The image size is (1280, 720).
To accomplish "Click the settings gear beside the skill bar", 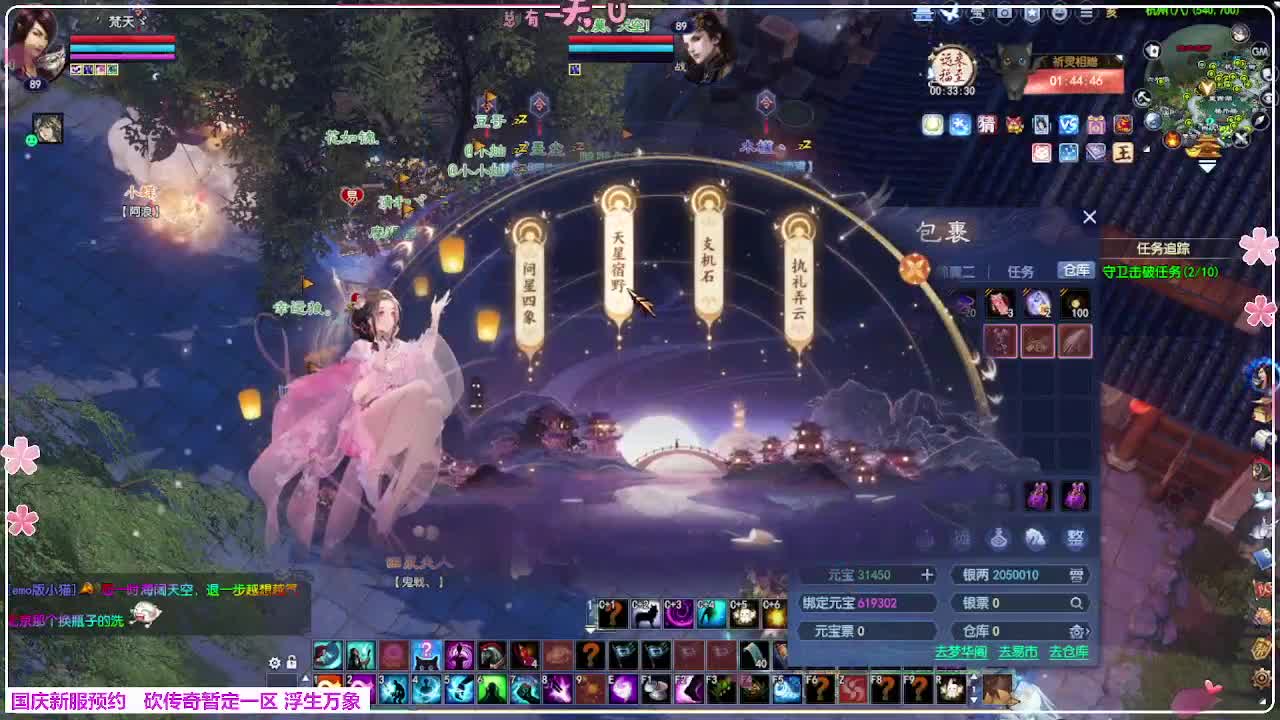I will pyautogui.click(x=274, y=662).
